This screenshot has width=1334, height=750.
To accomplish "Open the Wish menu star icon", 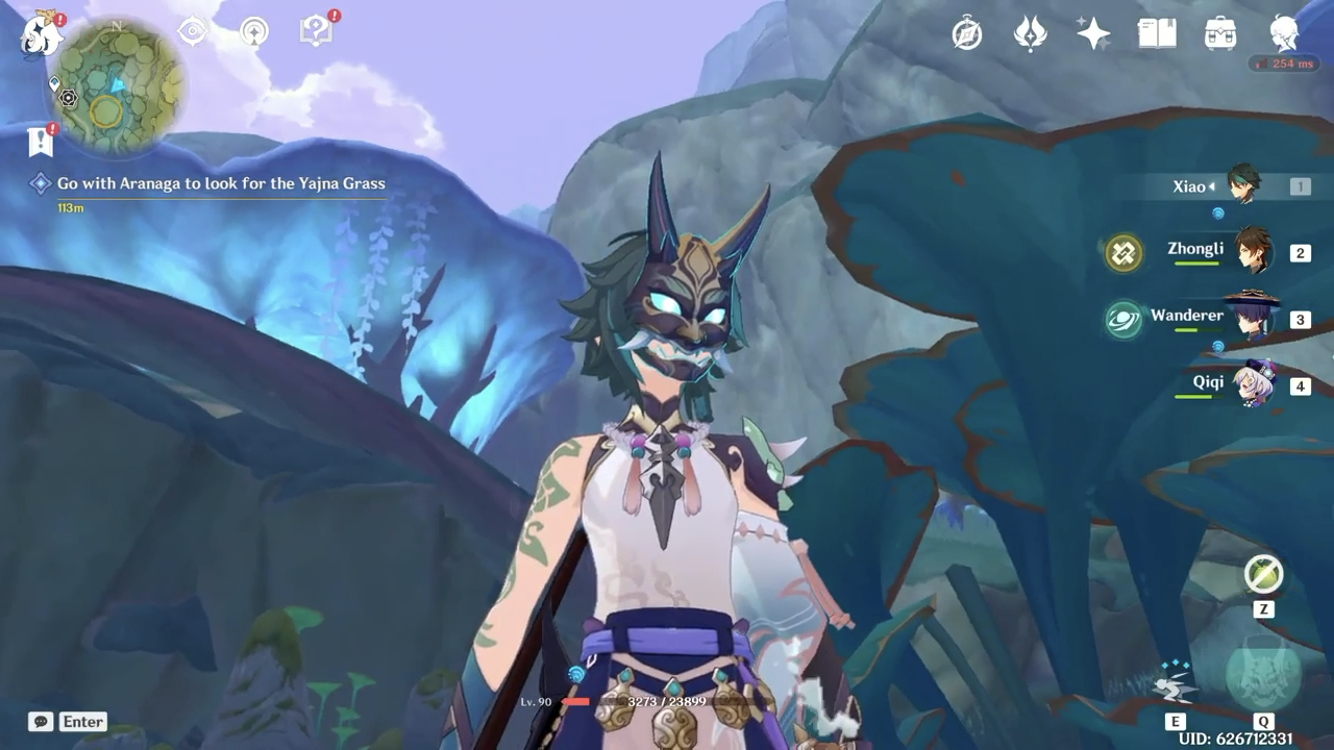I will click(x=1090, y=33).
